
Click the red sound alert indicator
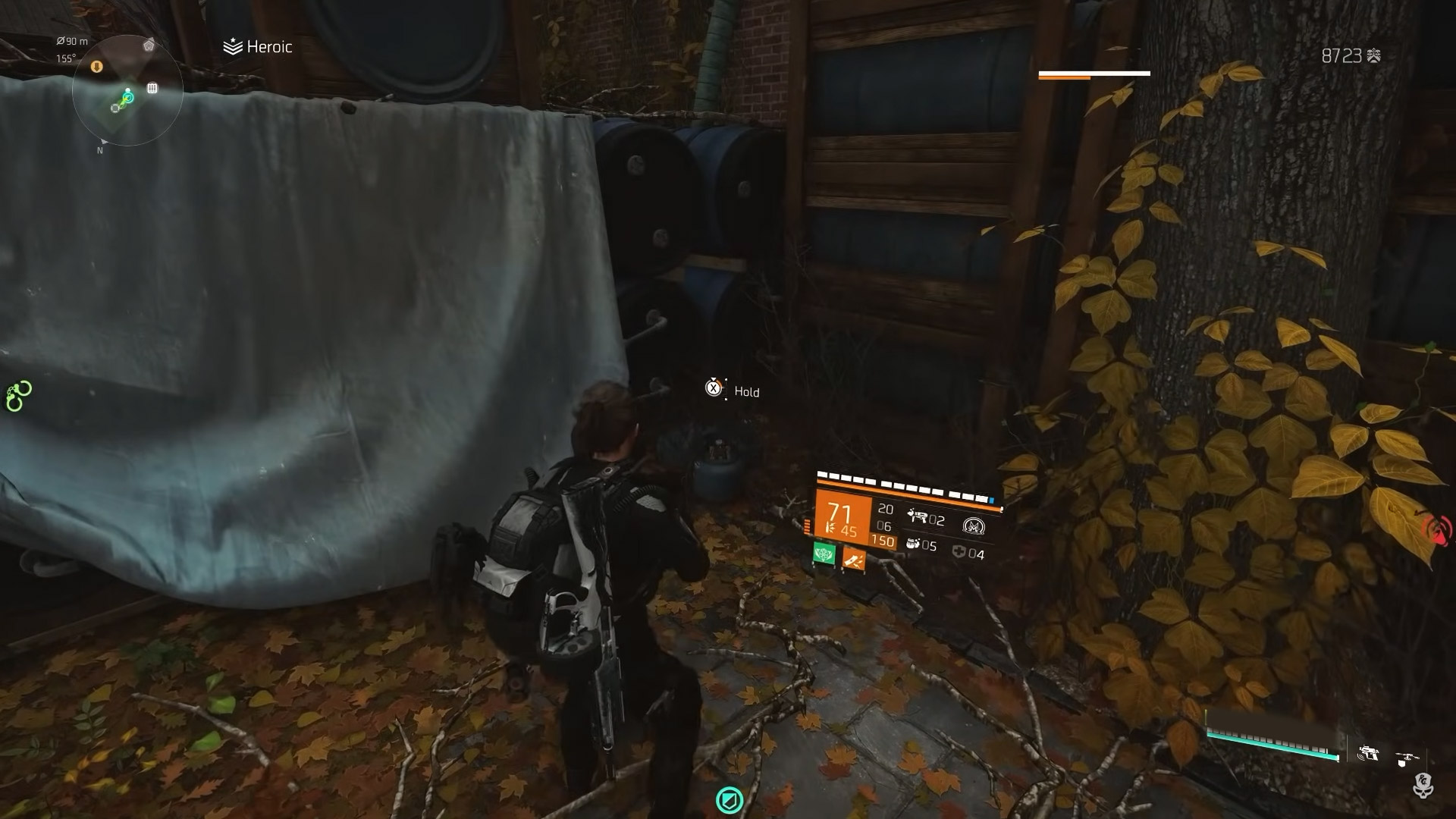pyautogui.click(x=1439, y=529)
